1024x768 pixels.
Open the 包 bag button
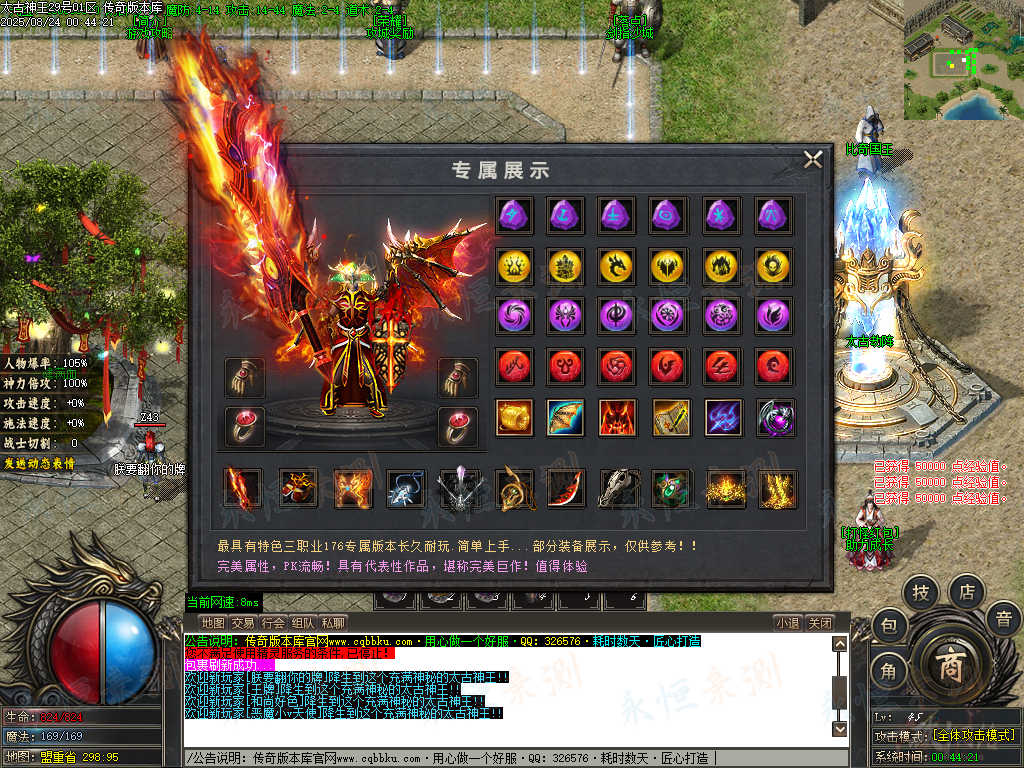point(888,627)
